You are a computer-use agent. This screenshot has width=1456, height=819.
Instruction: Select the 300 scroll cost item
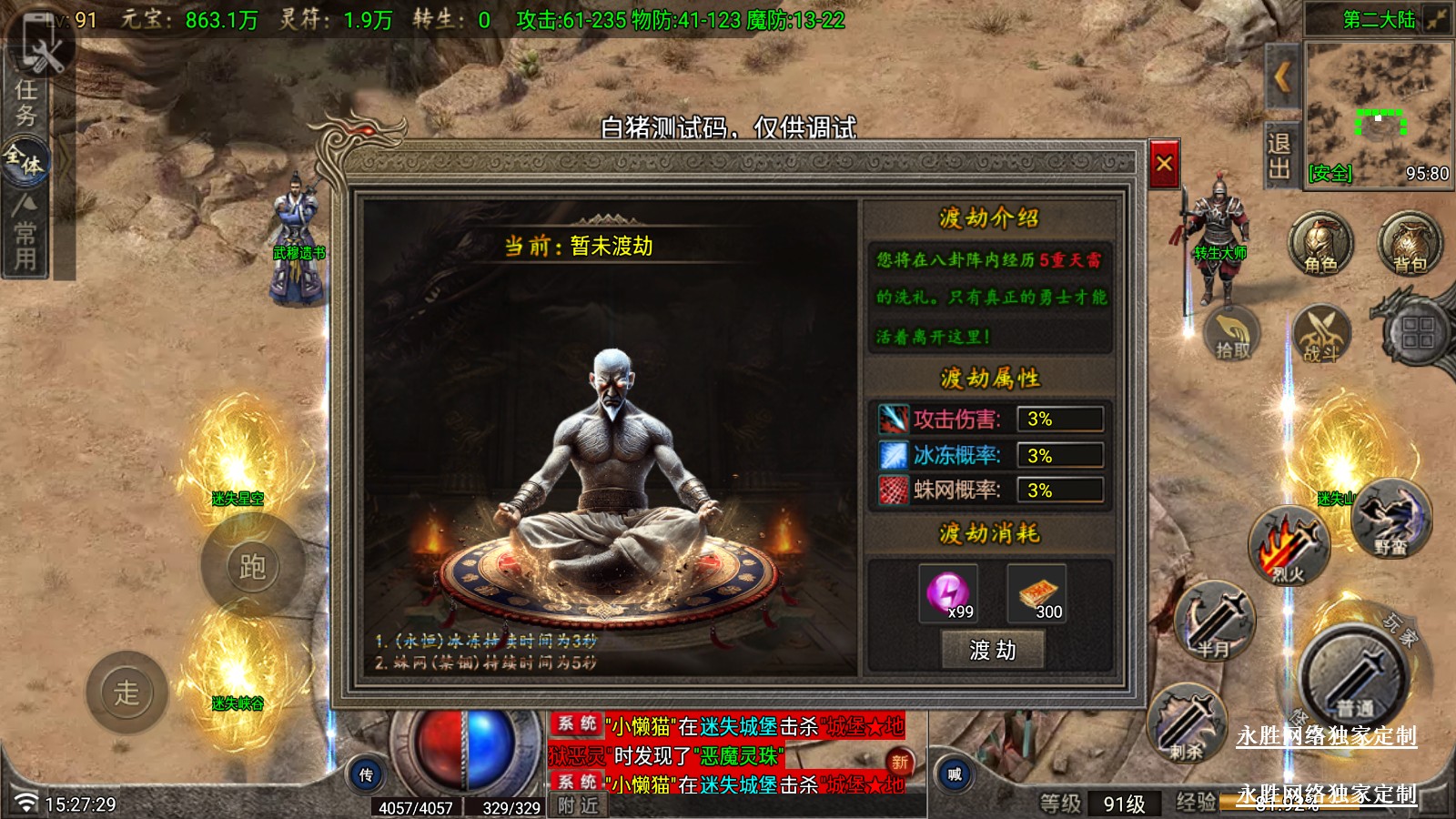pos(1036,592)
